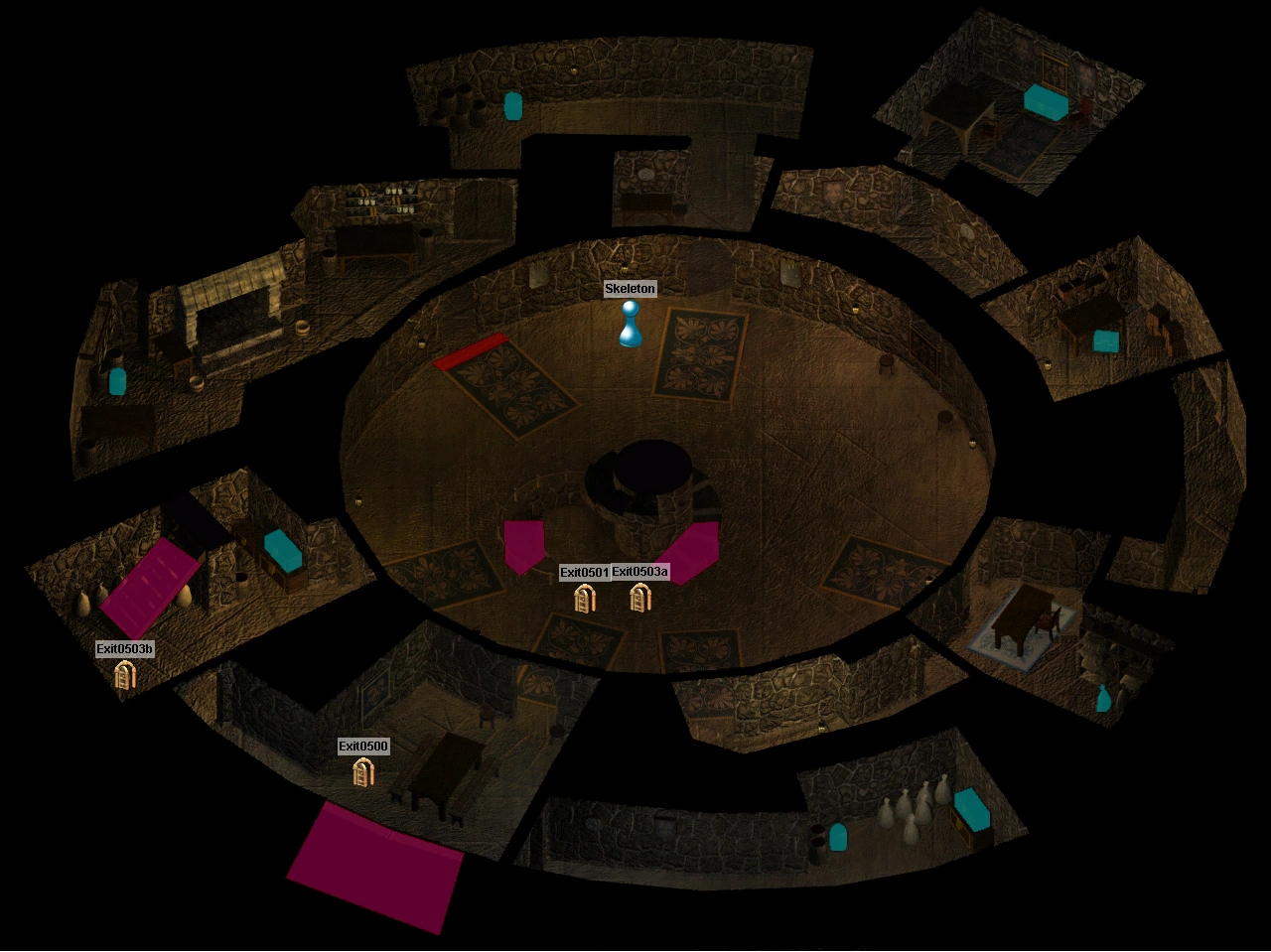Click the teal chest in the northeast bedroom
This screenshot has height=952, width=1271.
tap(1046, 102)
